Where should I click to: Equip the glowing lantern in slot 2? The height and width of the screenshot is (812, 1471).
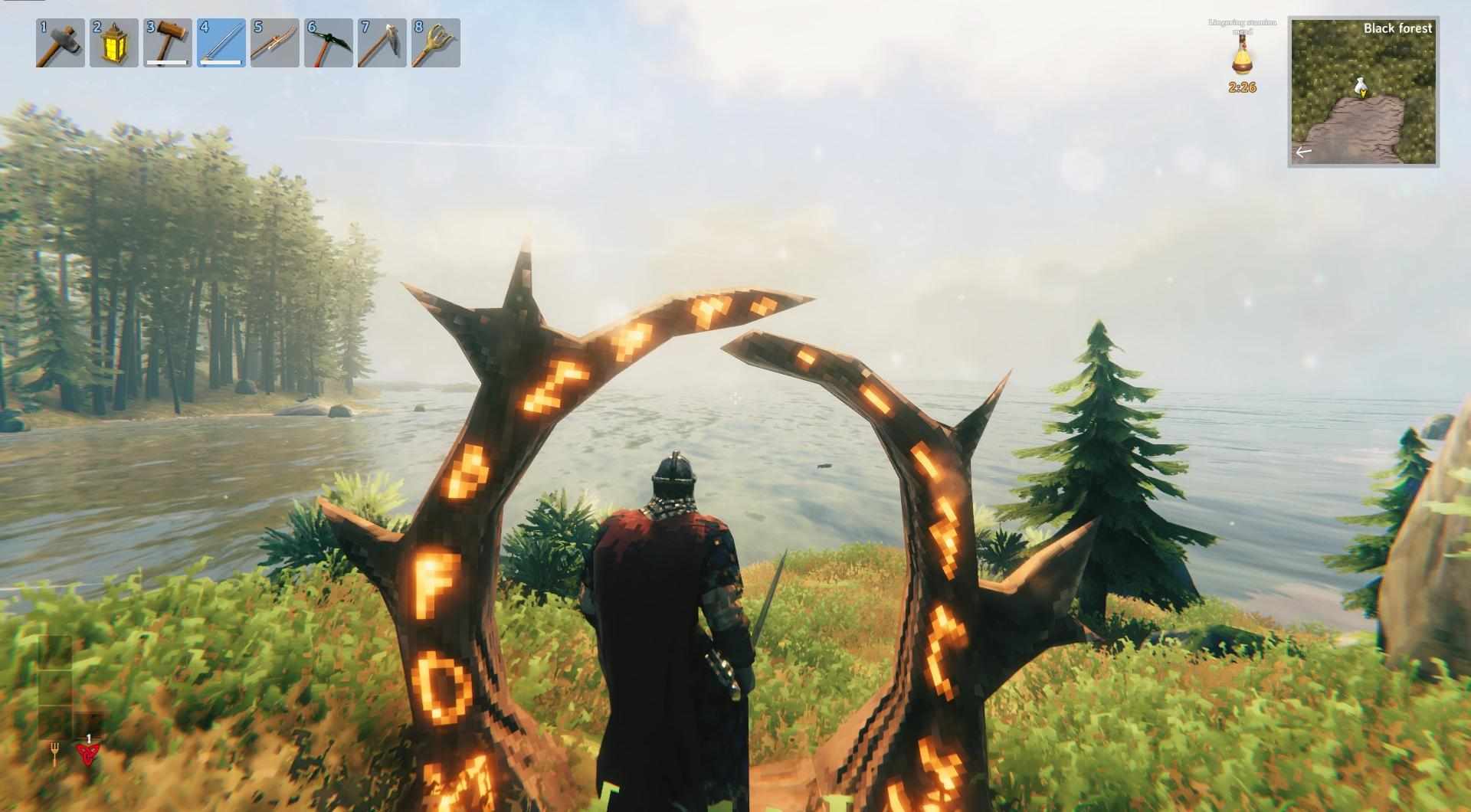(x=114, y=43)
